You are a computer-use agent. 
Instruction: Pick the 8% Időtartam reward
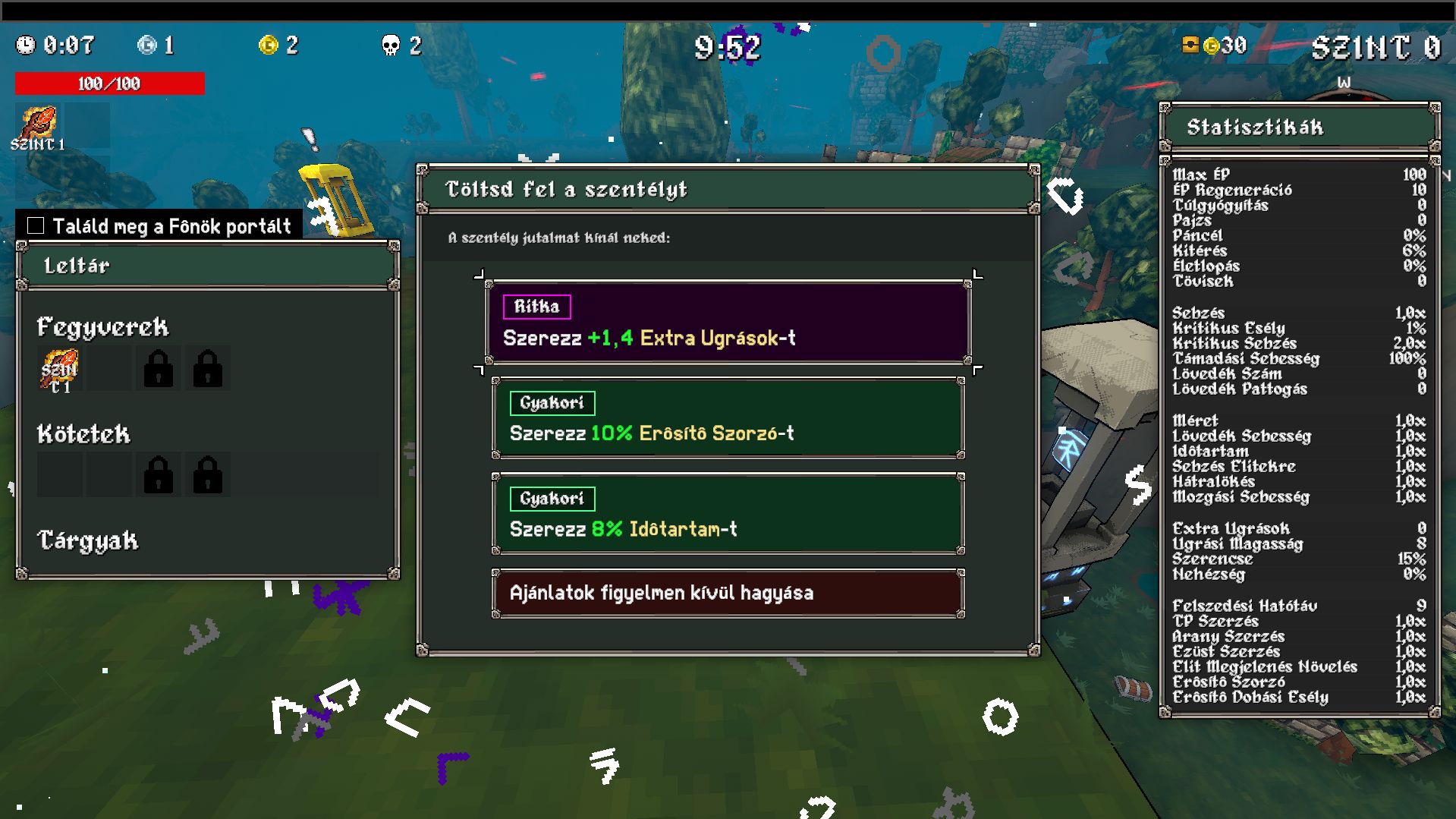coord(728,514)
